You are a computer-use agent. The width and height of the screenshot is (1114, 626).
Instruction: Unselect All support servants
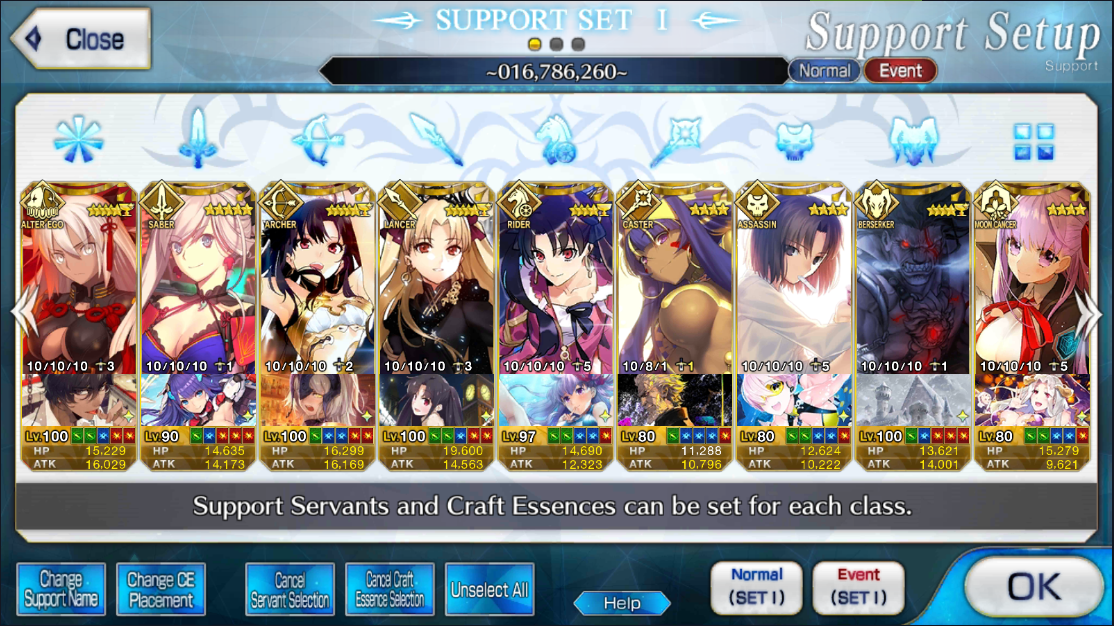tap(489, 589)
